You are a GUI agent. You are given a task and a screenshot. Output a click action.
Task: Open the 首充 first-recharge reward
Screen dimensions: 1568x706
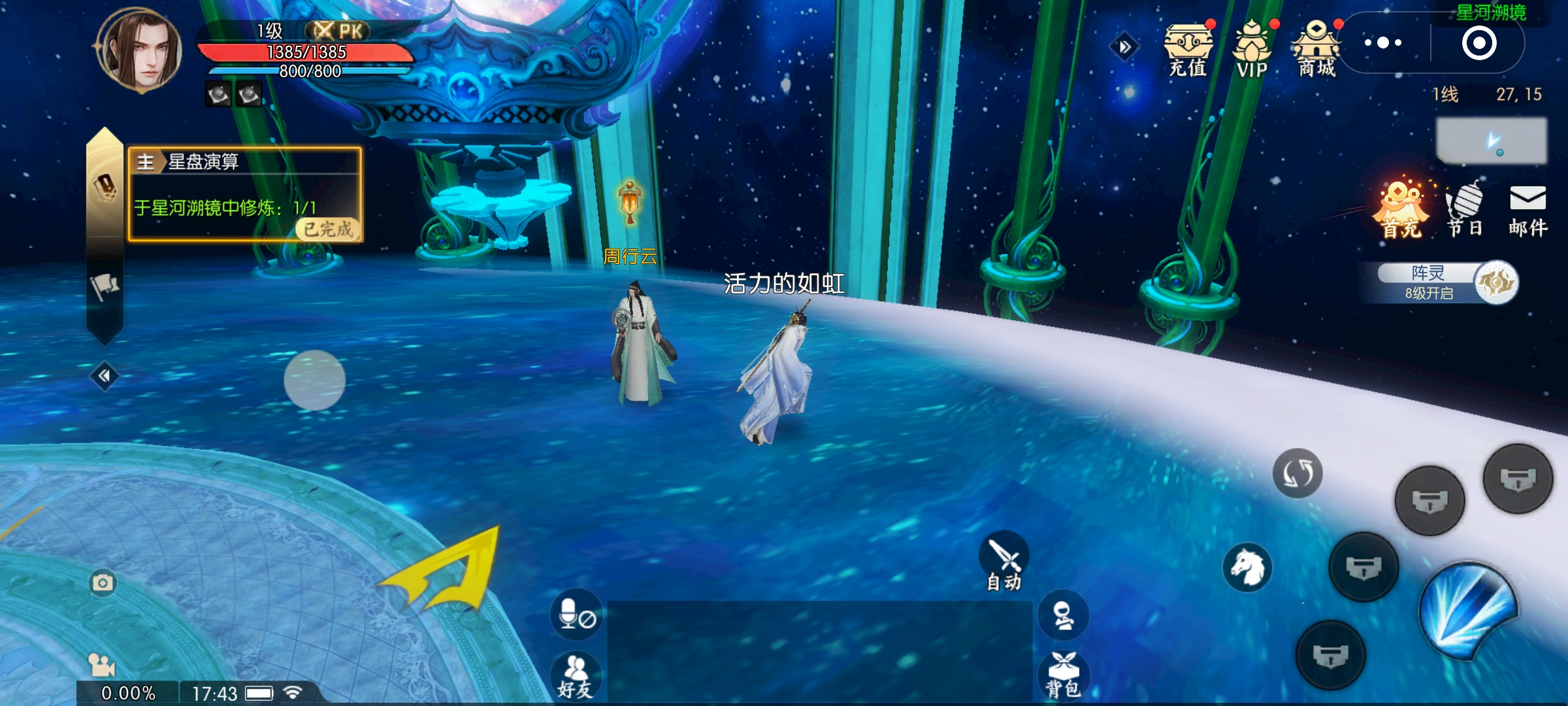click(1401, 209)
